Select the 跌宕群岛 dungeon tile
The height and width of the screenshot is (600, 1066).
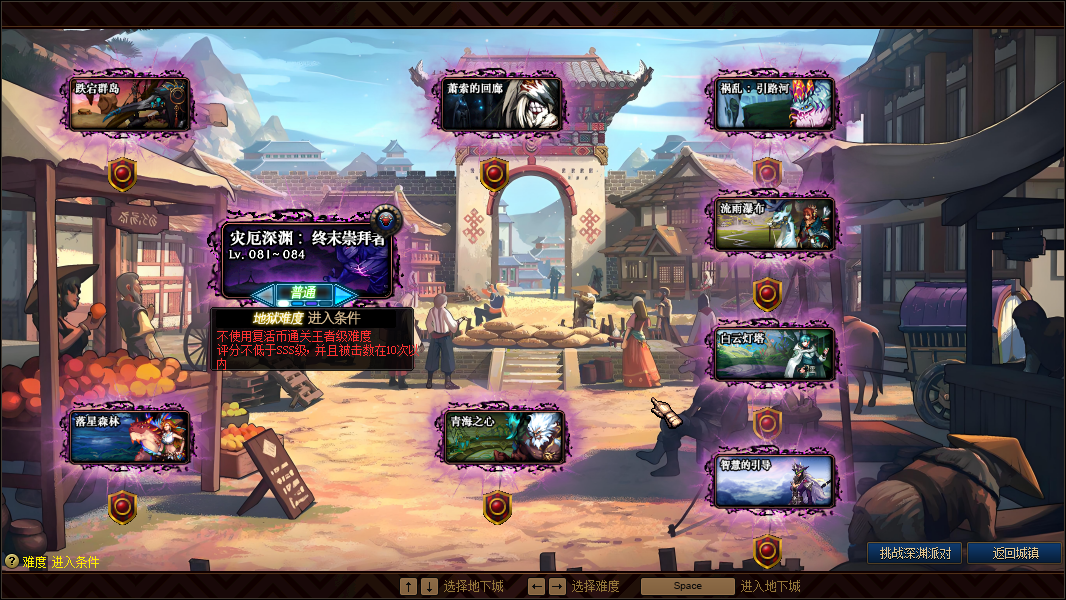click(130, 104)
